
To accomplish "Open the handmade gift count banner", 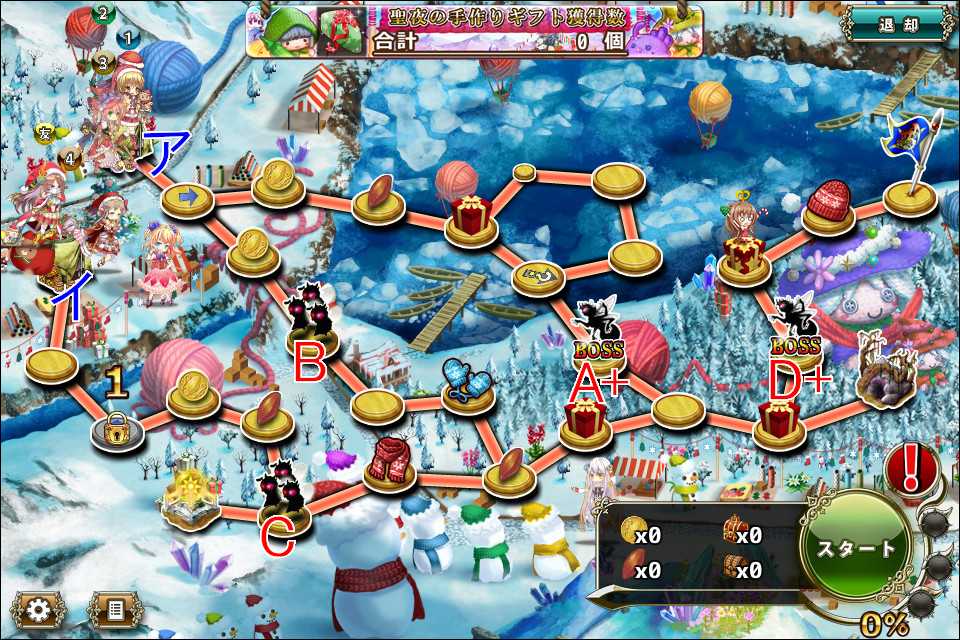I will (475, 28).
